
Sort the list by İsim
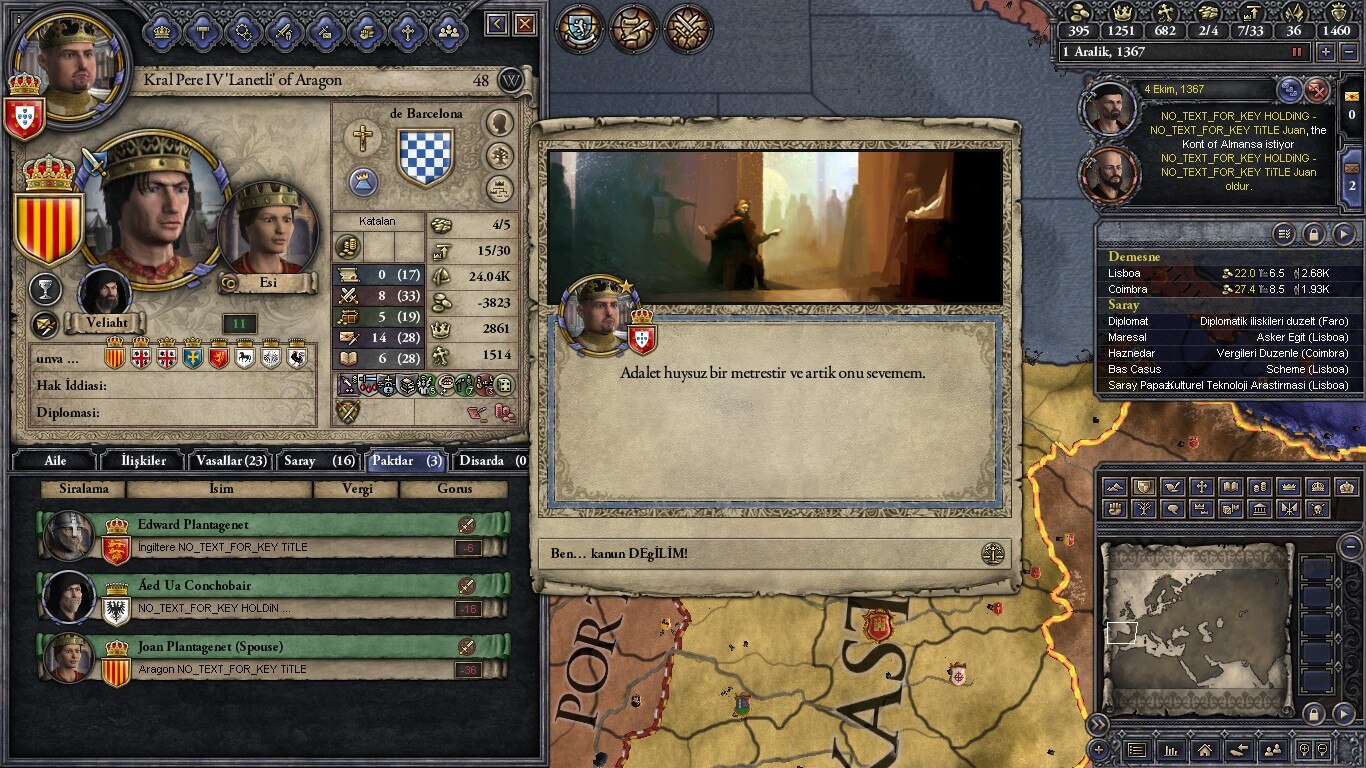[x=220, y=489]
